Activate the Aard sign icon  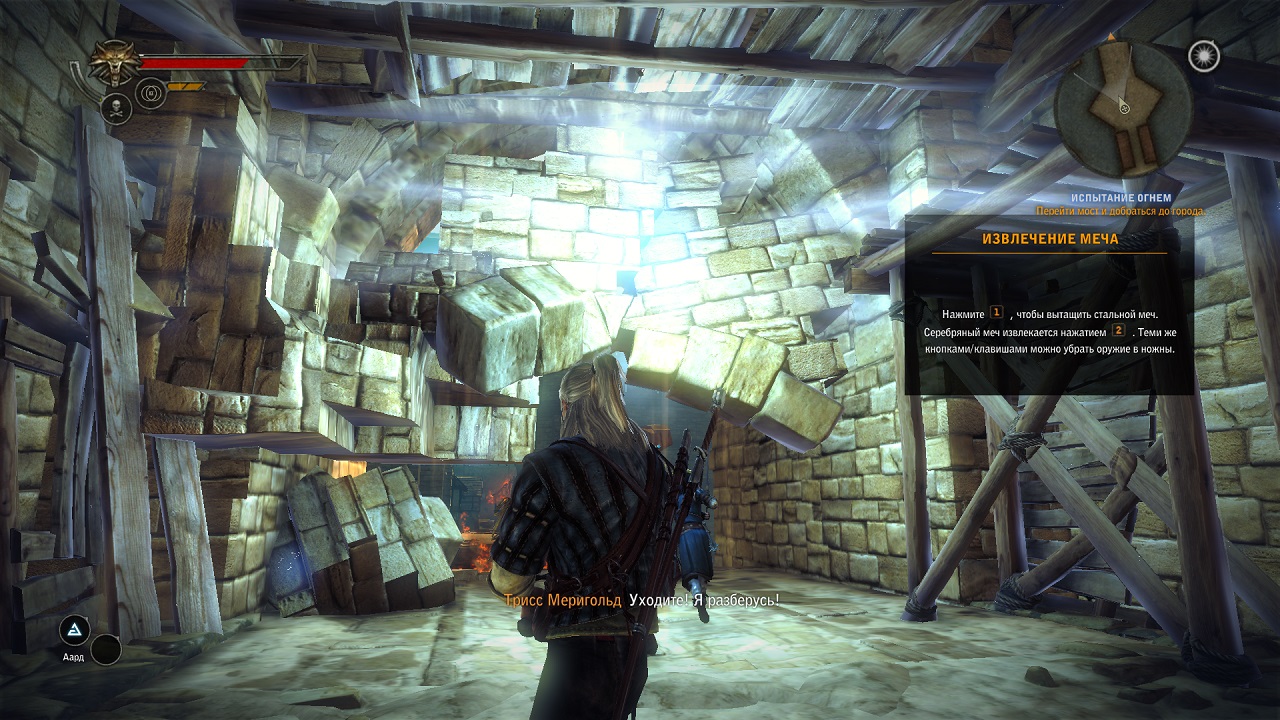coord(74,630)
